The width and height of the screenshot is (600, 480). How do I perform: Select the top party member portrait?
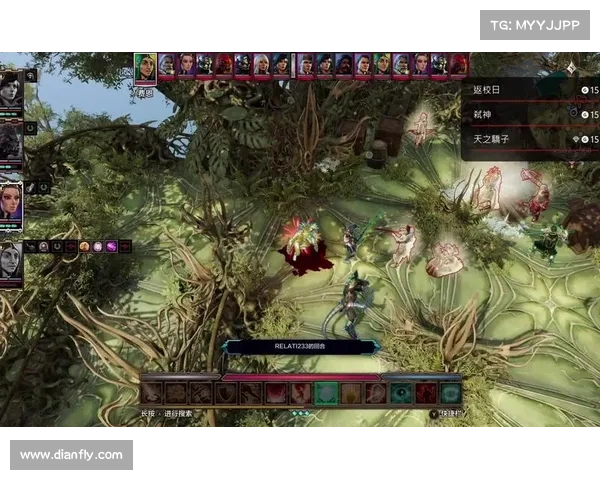click(x=11, y=88)
